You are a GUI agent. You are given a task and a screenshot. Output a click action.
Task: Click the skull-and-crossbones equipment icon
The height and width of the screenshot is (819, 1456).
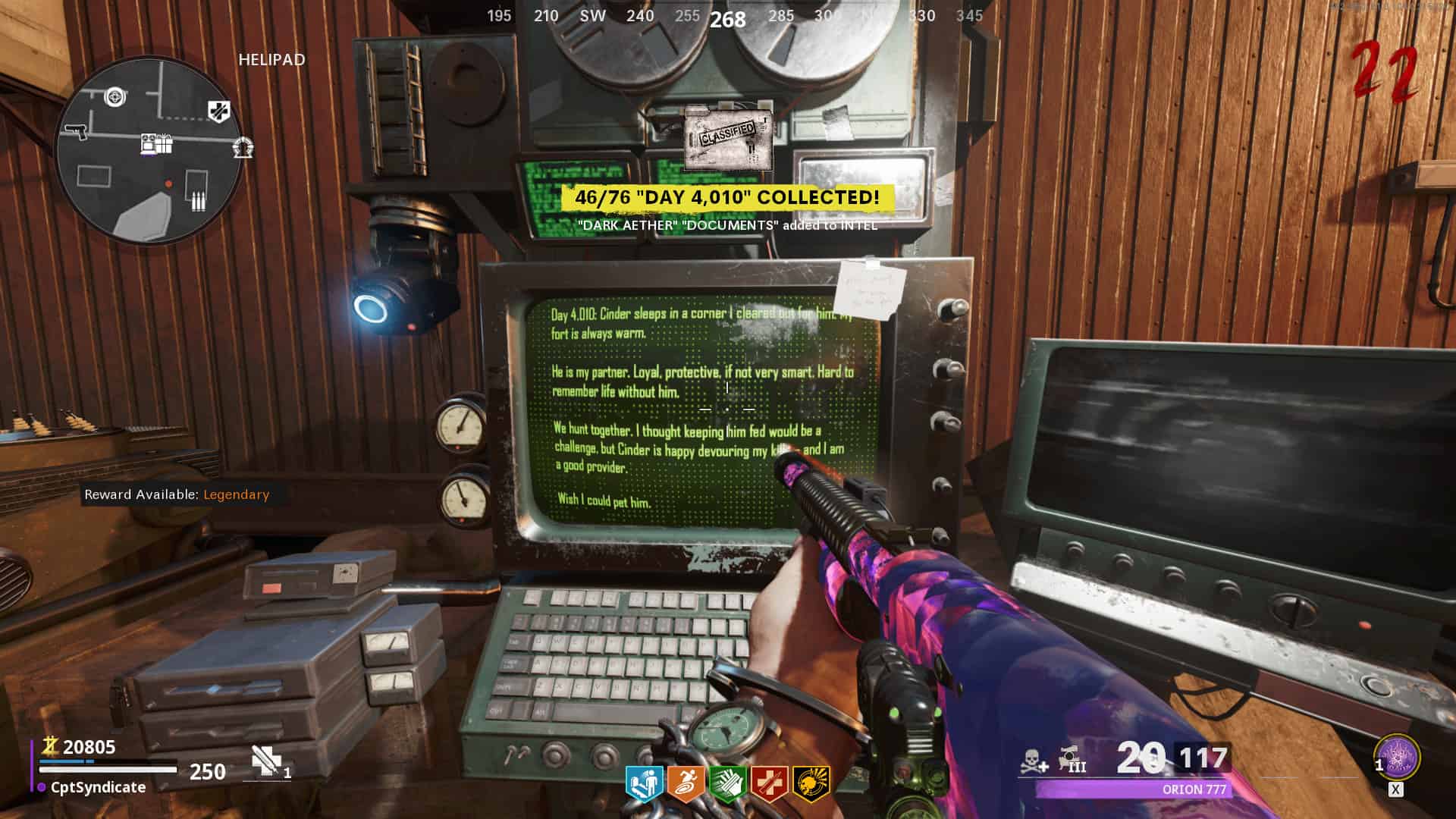pyautogui.click(x=1034, y=761)
